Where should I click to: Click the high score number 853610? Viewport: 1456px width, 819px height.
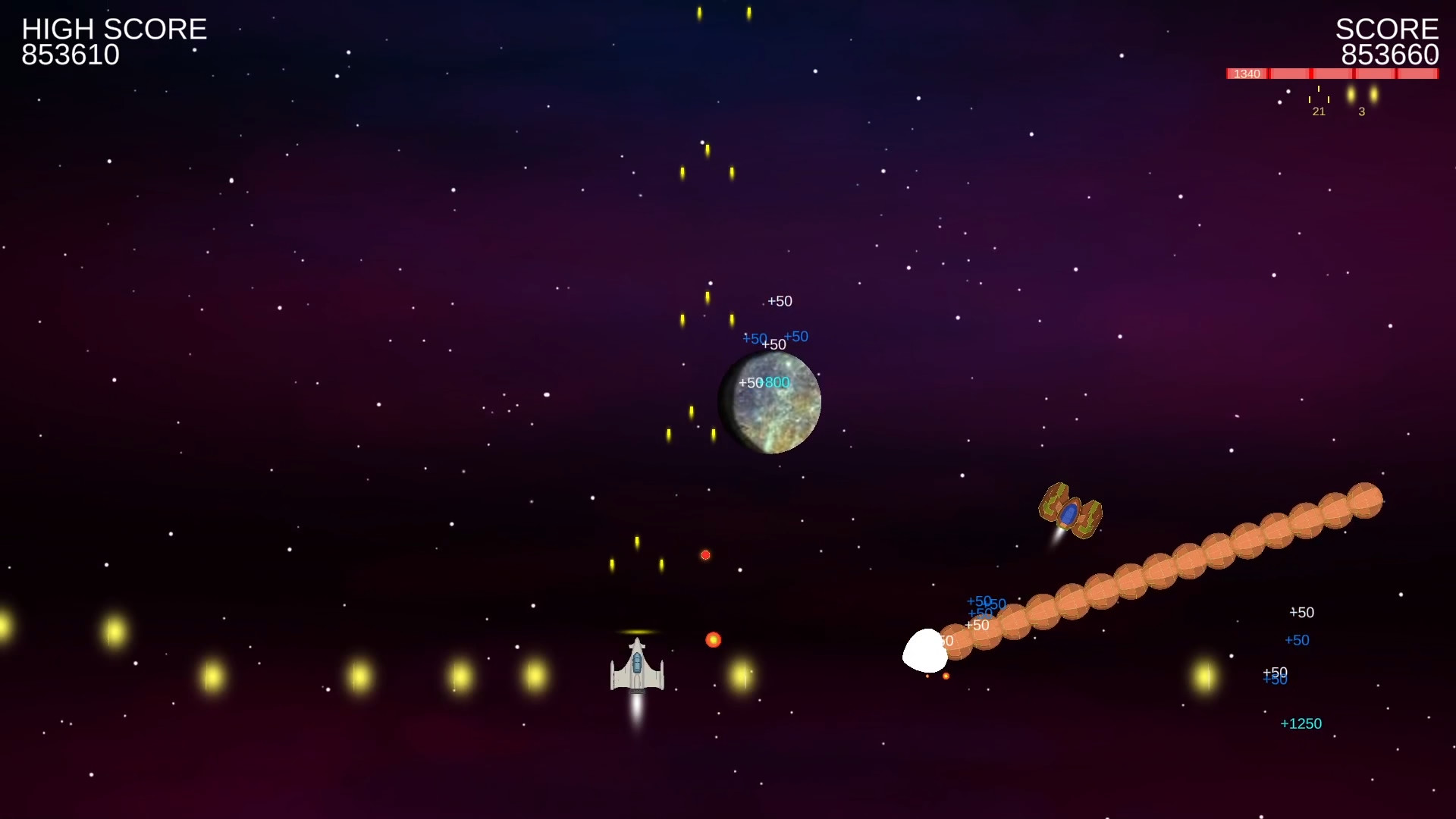click(x=70, y=54)
